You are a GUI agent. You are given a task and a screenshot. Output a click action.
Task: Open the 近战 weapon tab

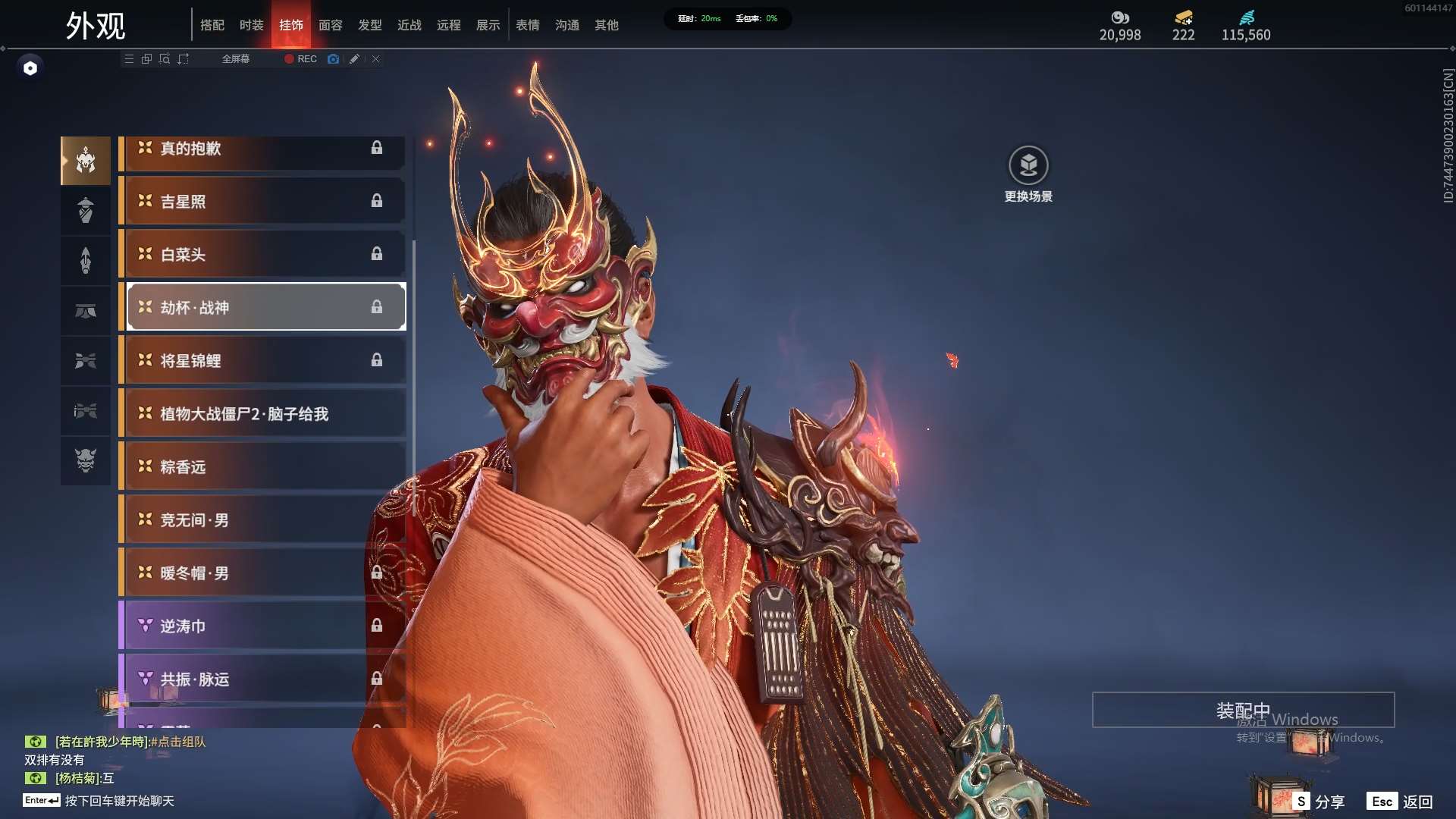tap(409, 25)
